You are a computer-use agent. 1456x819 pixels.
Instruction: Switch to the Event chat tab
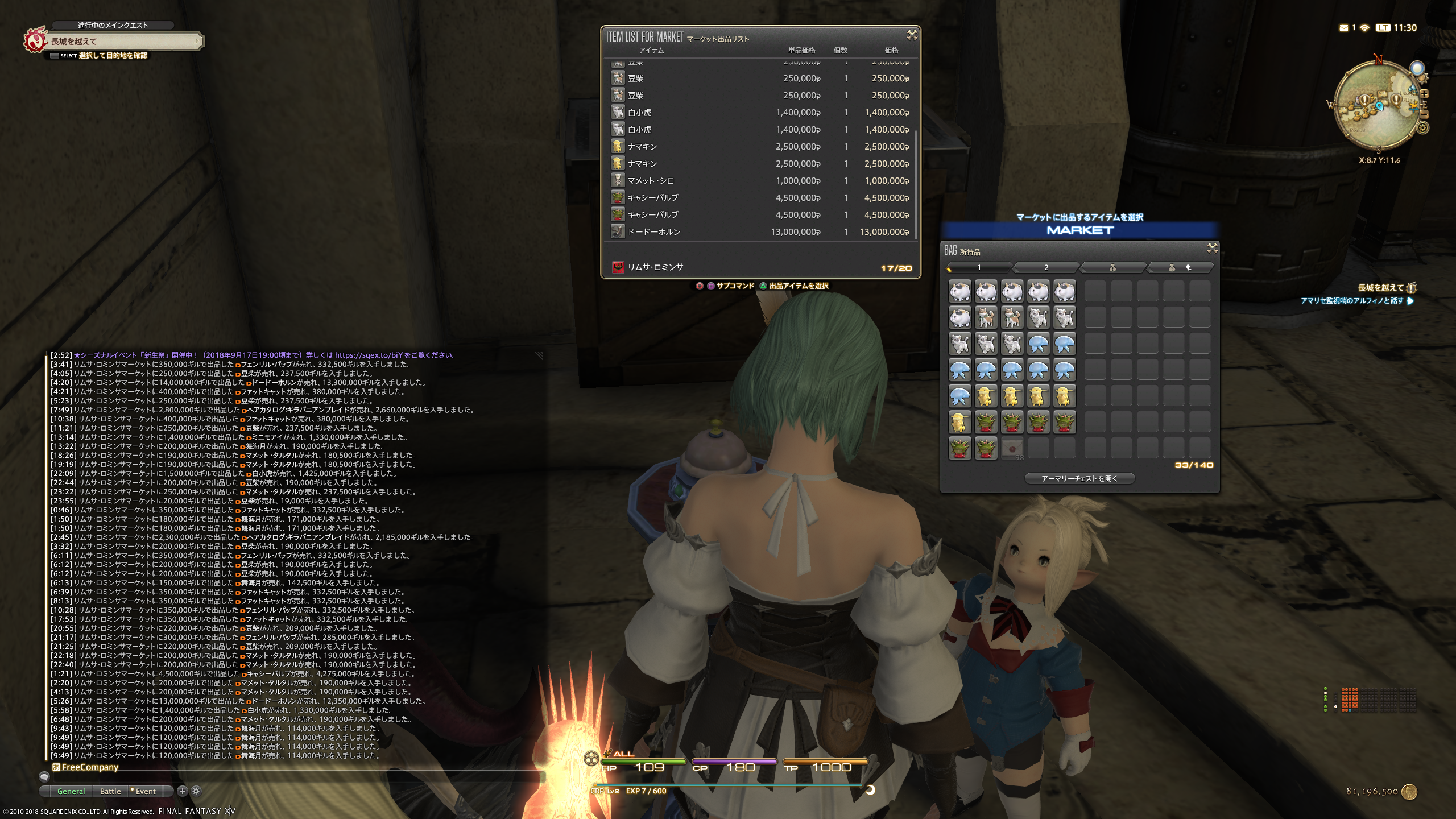click(x=145, y=791)
